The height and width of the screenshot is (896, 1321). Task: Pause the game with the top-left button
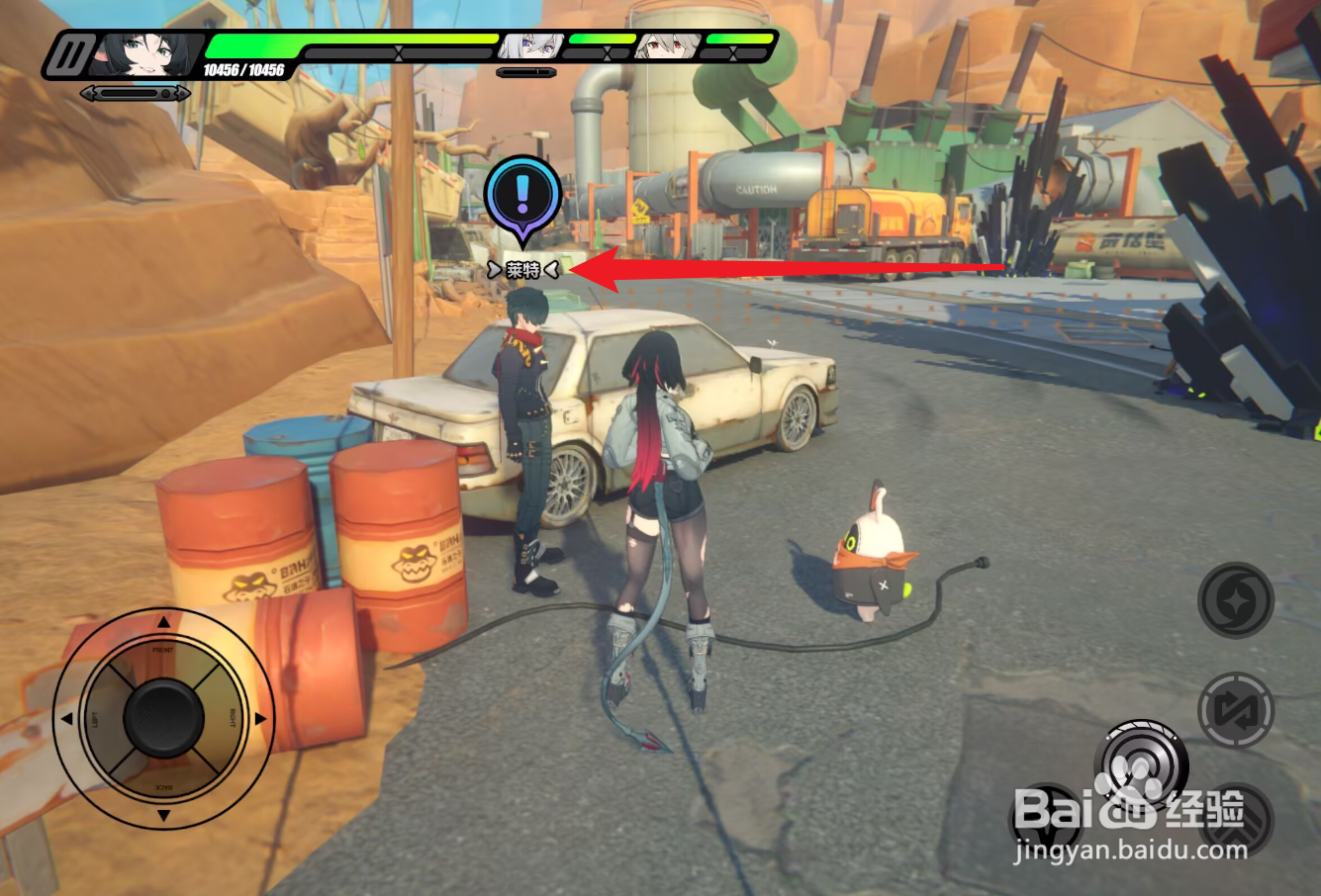[x=70, y=56]
